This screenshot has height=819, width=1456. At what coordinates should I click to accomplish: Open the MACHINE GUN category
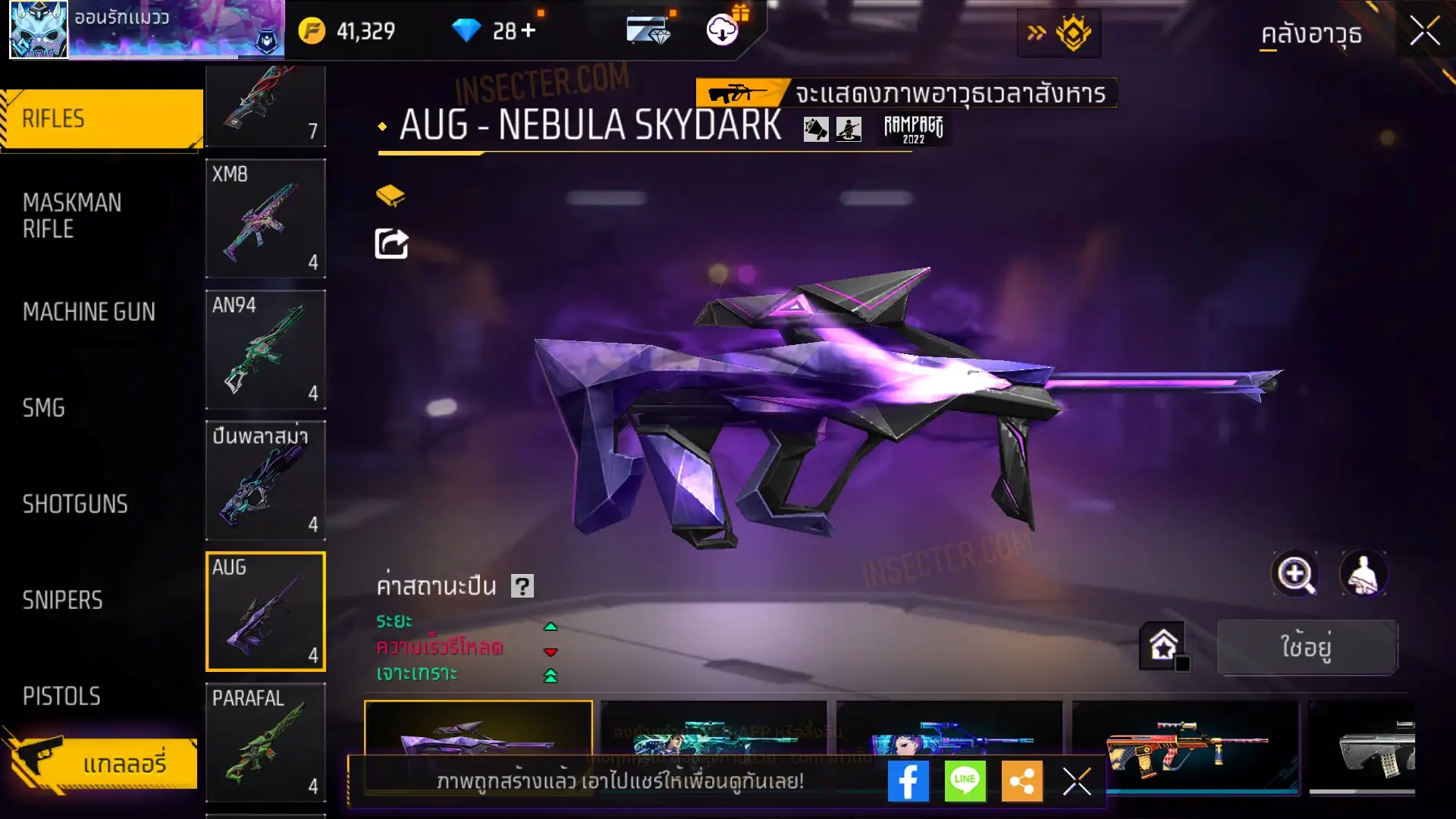tap(89, 312)
